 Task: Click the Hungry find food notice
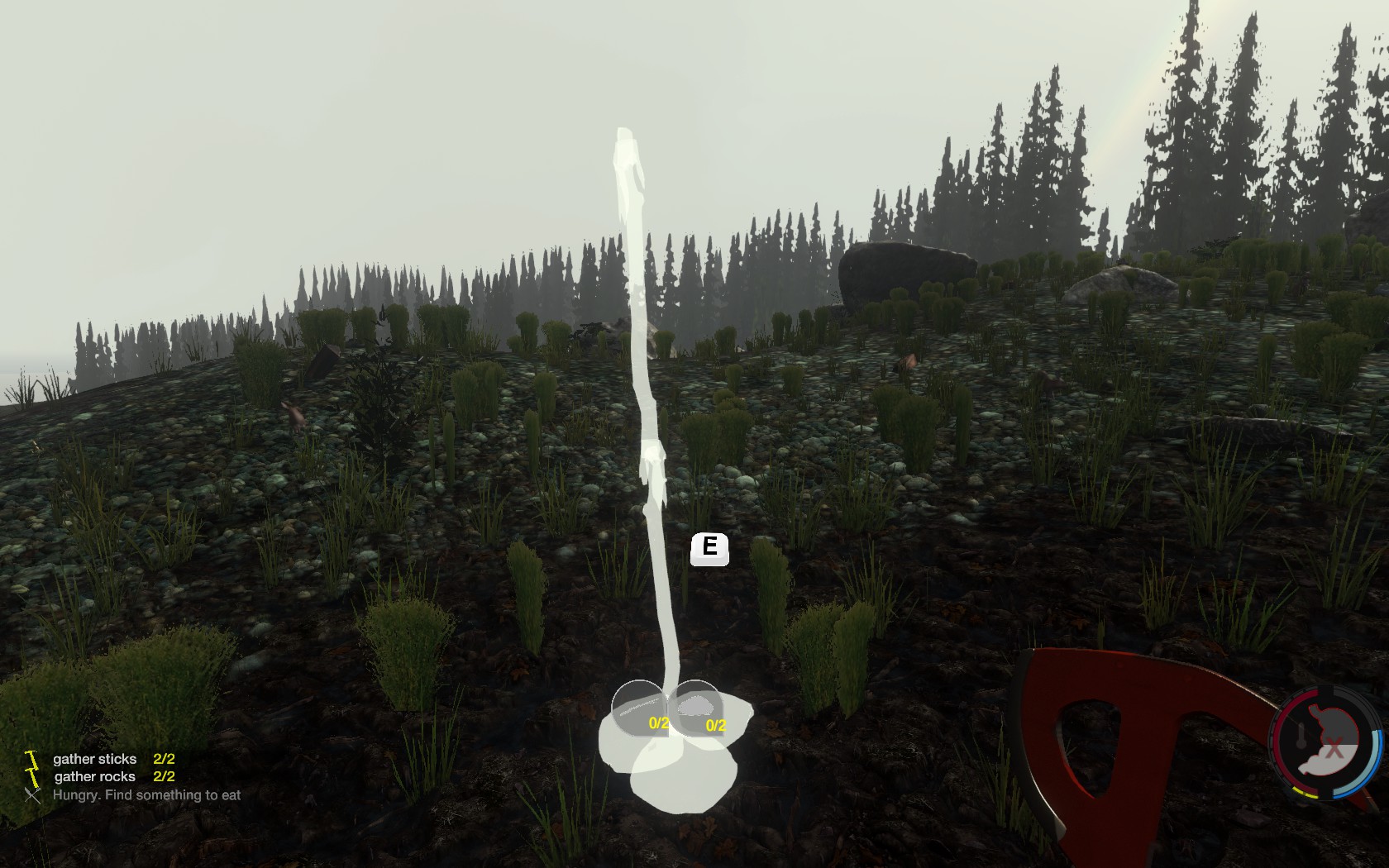click(146, 795)
